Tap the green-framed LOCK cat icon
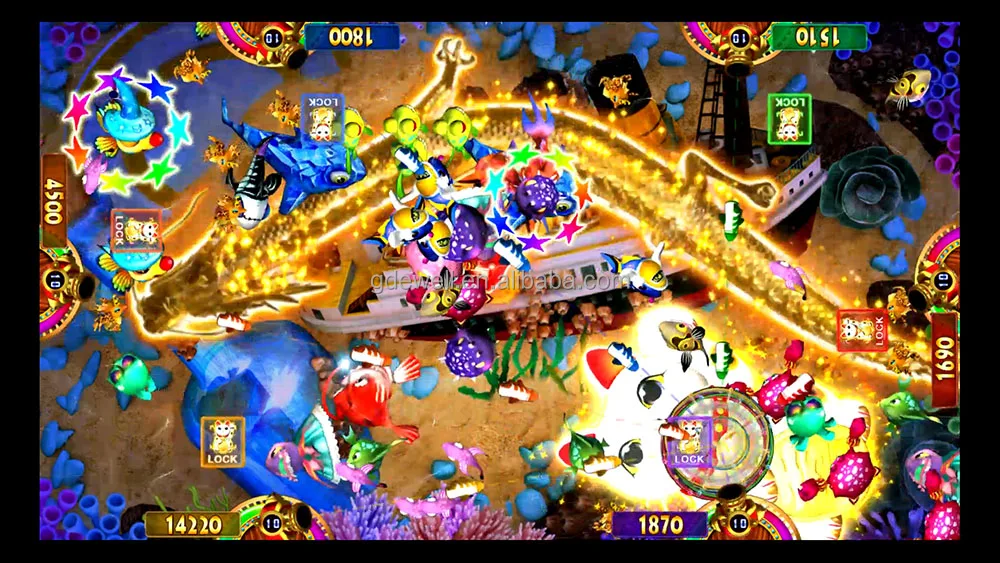1000x563 pixels. point(789,117)
